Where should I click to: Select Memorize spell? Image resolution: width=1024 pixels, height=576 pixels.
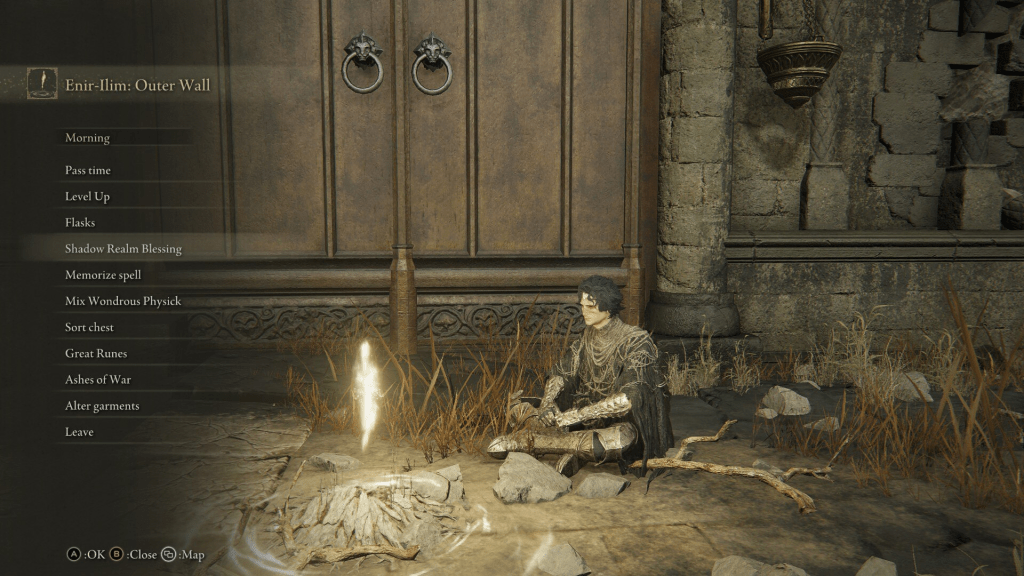103,275
